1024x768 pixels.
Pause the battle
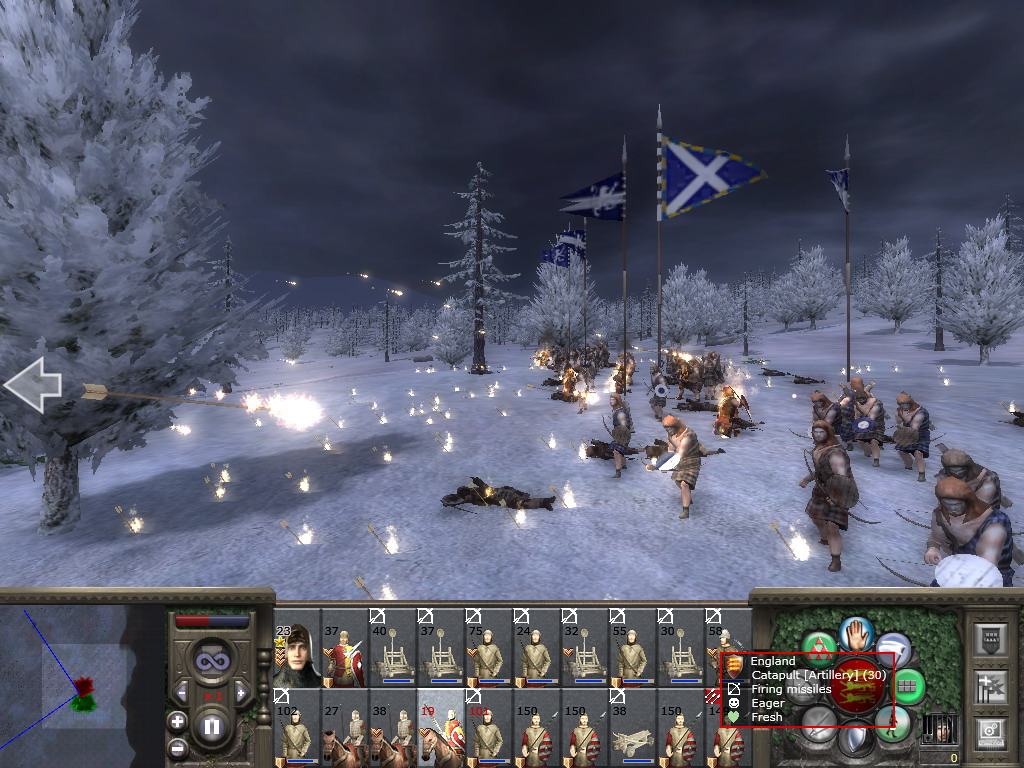(211, 726)
